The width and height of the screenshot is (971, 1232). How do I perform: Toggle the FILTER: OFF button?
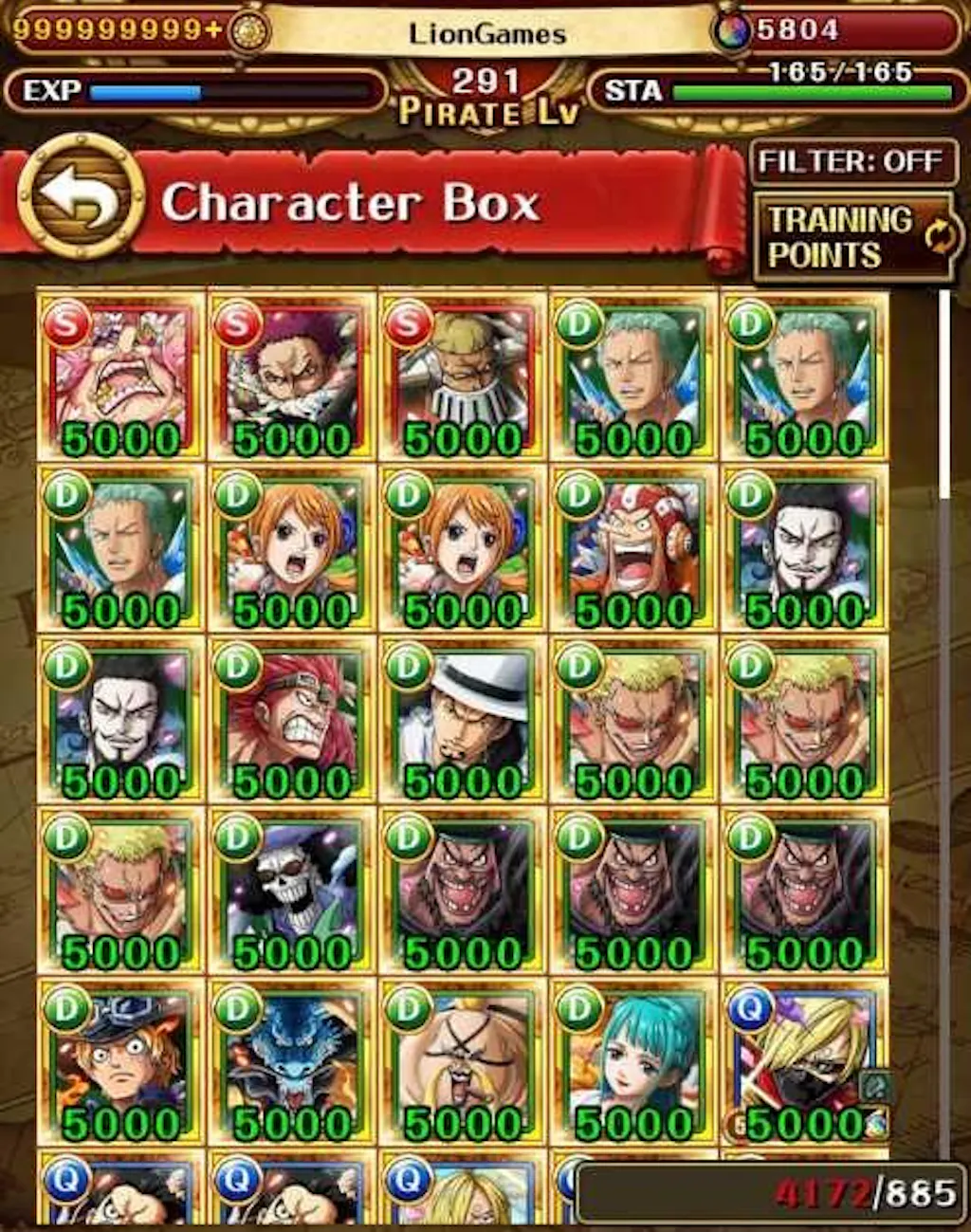pos(851,162)
